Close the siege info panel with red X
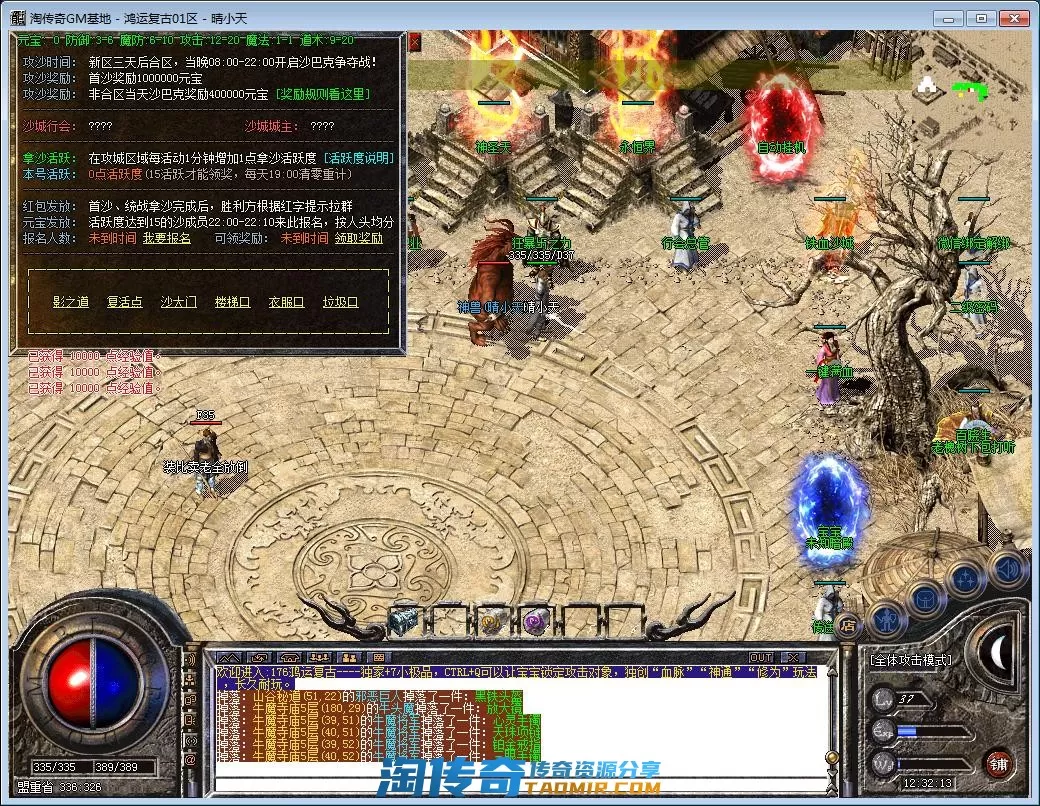Image resolution: width=1040 pixels, height=806 pixels. (x=415, y=41)
